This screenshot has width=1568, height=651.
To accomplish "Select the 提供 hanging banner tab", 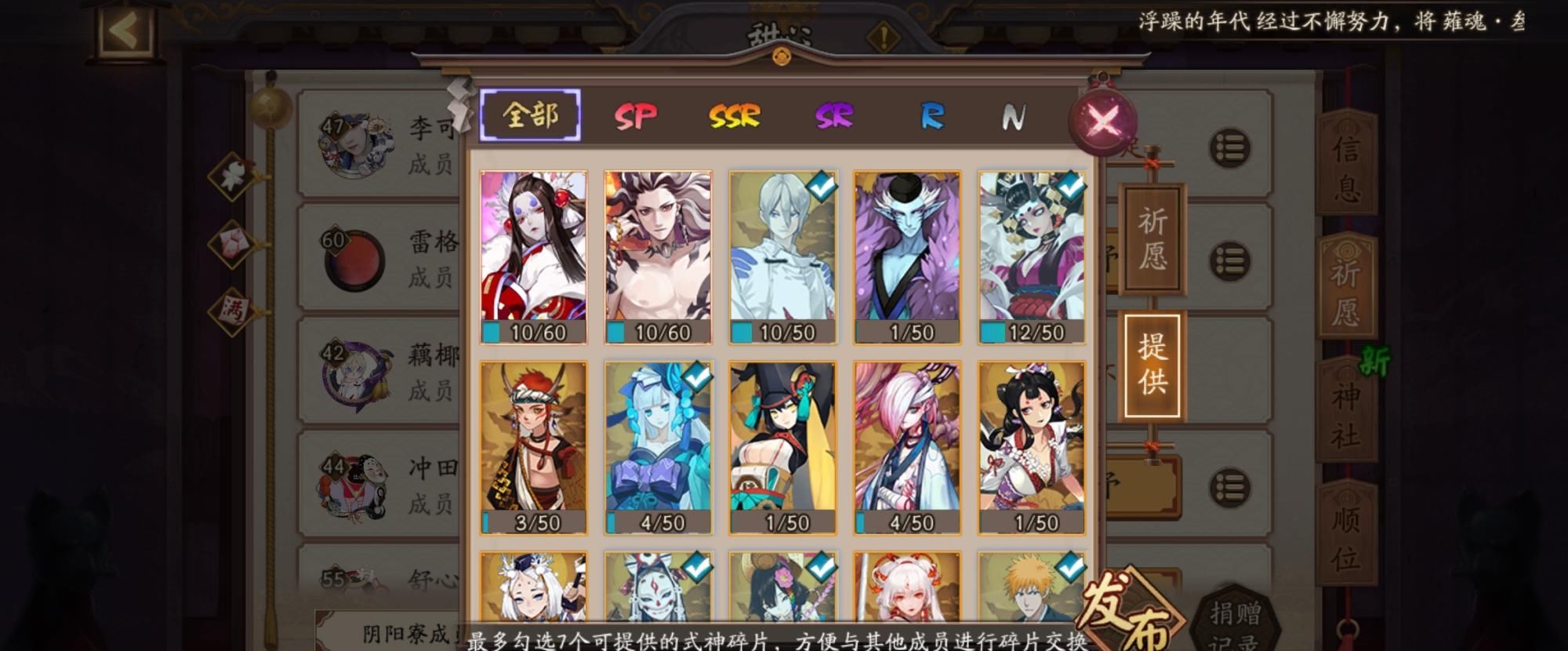I will click(1152, 365).
